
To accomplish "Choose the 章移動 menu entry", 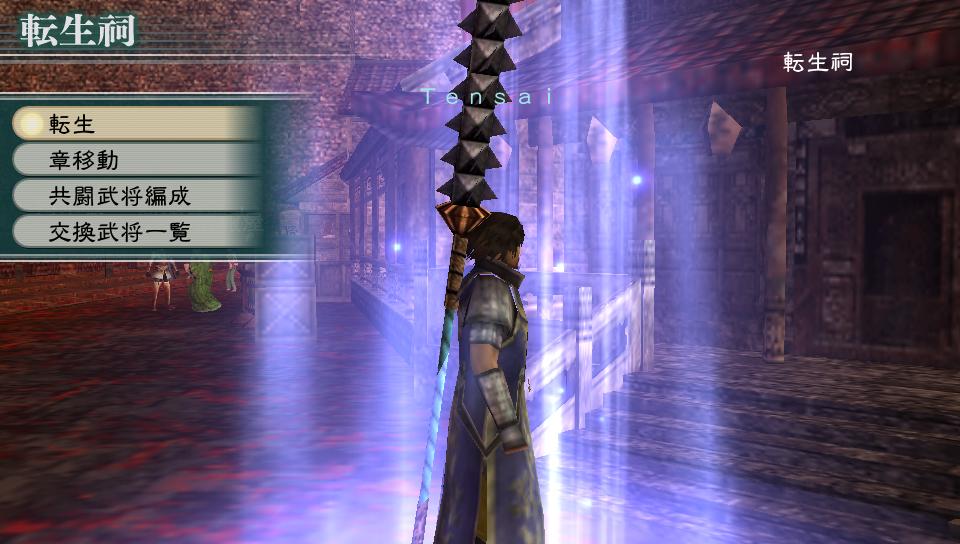I will 135,159.
